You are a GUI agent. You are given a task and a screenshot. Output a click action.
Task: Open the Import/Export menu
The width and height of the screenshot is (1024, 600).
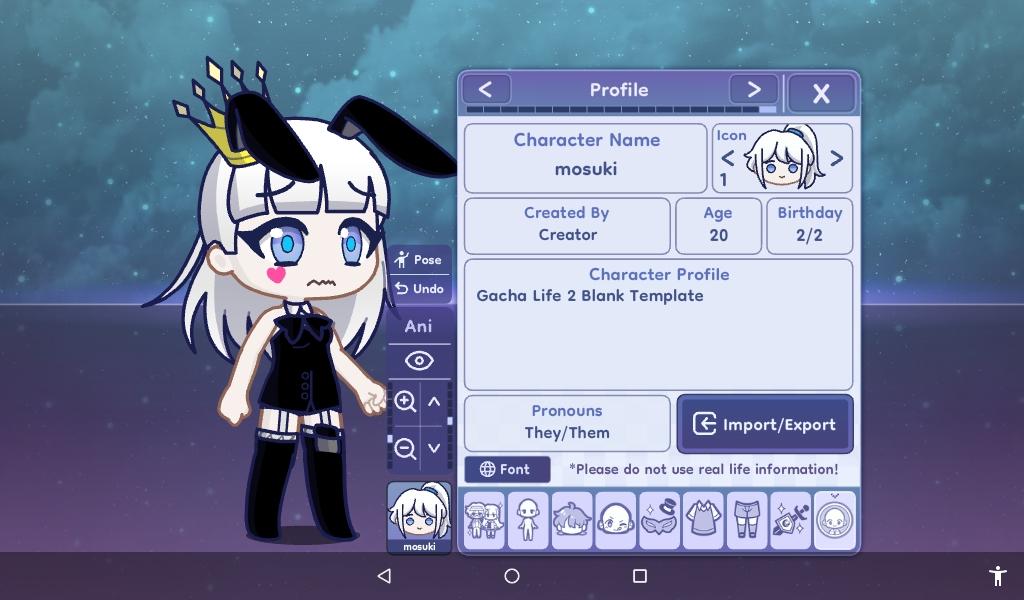(x=765, y=424)
